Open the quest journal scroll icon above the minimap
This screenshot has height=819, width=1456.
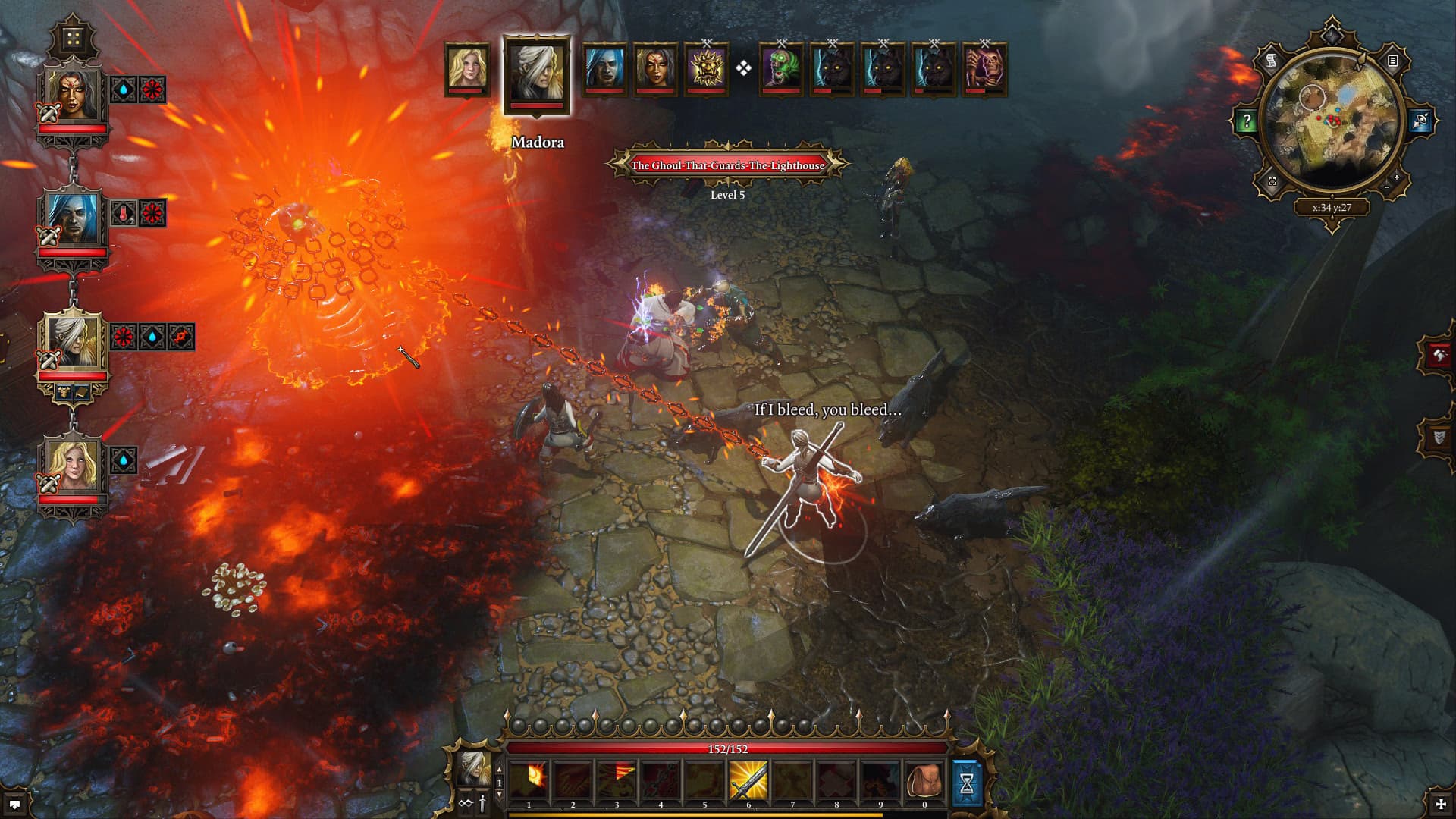pos(1272,61)
